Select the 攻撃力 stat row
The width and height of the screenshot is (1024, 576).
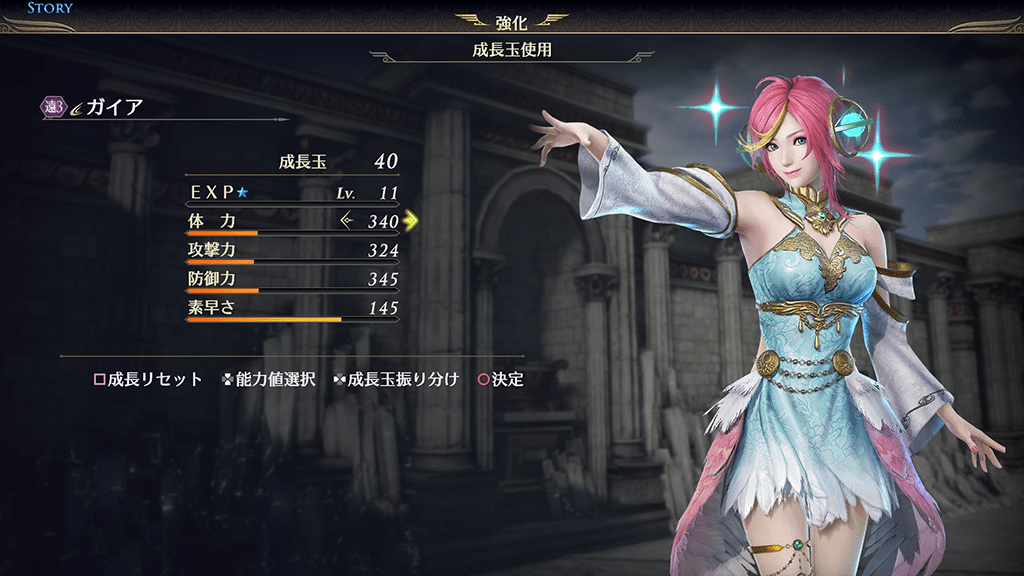292,250
